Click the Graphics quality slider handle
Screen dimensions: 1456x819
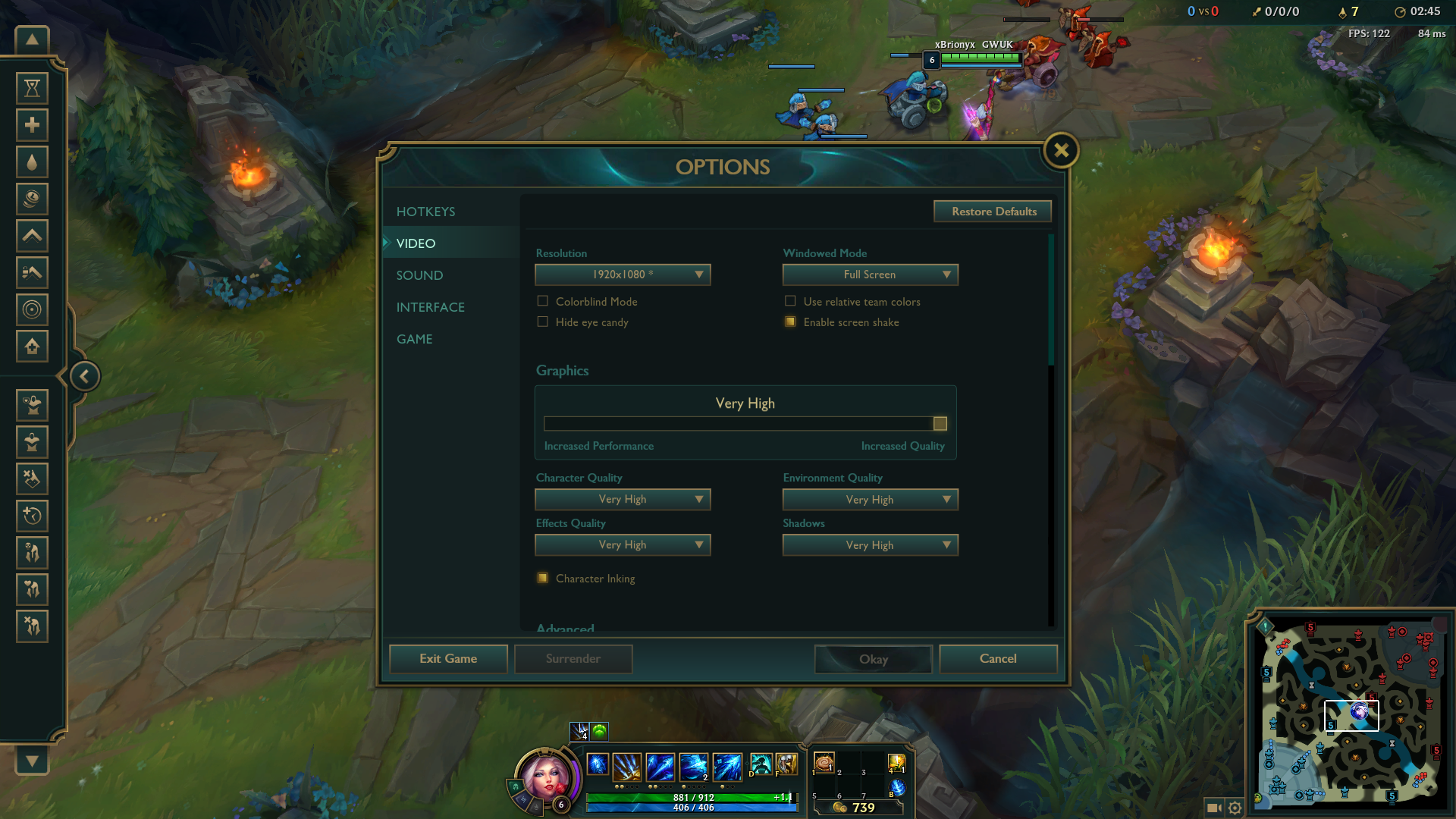940,423
